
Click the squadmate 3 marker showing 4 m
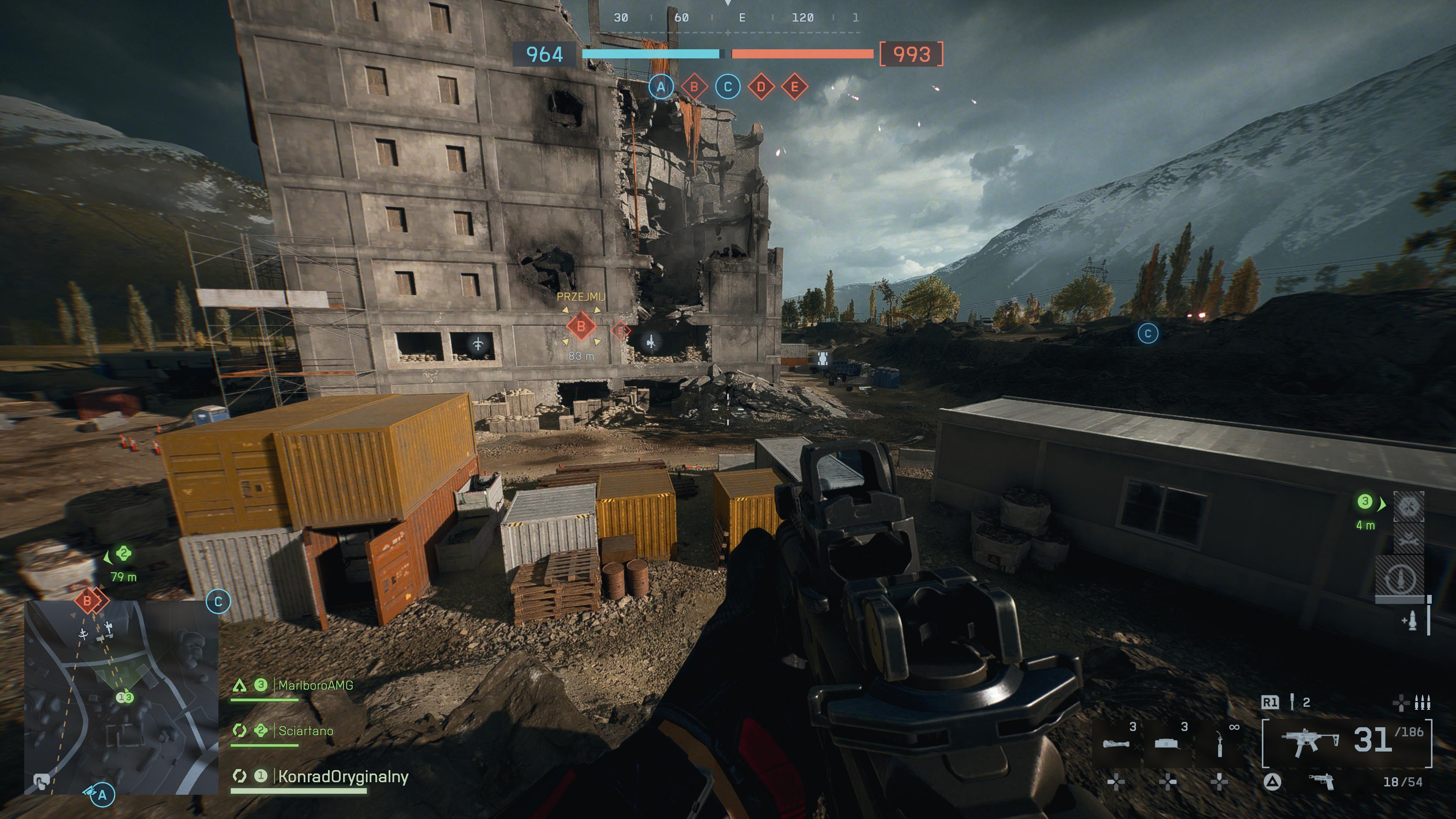click(x=1365, y=502)
